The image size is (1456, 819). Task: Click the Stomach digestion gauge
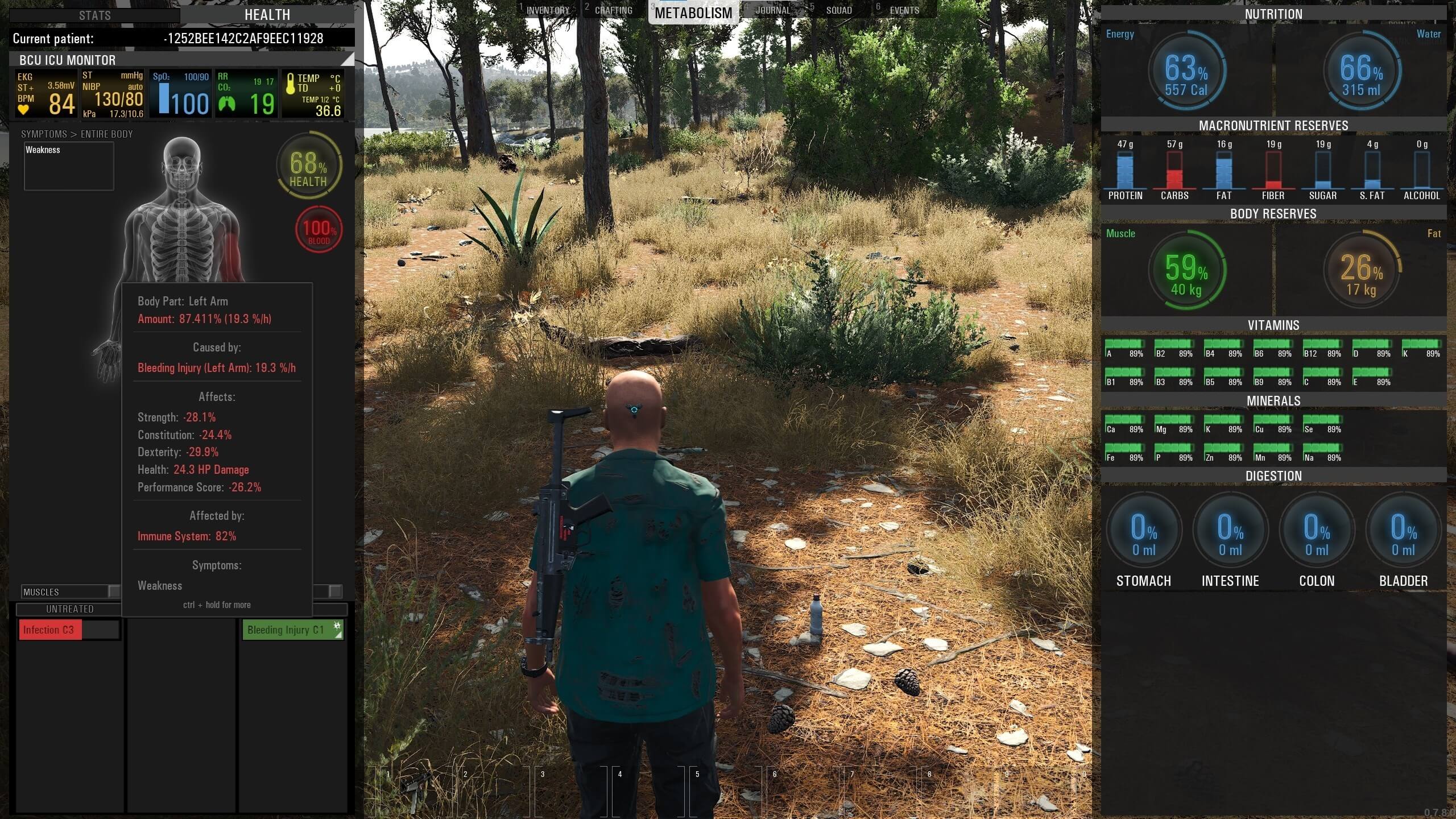(x=1143, y=532)
